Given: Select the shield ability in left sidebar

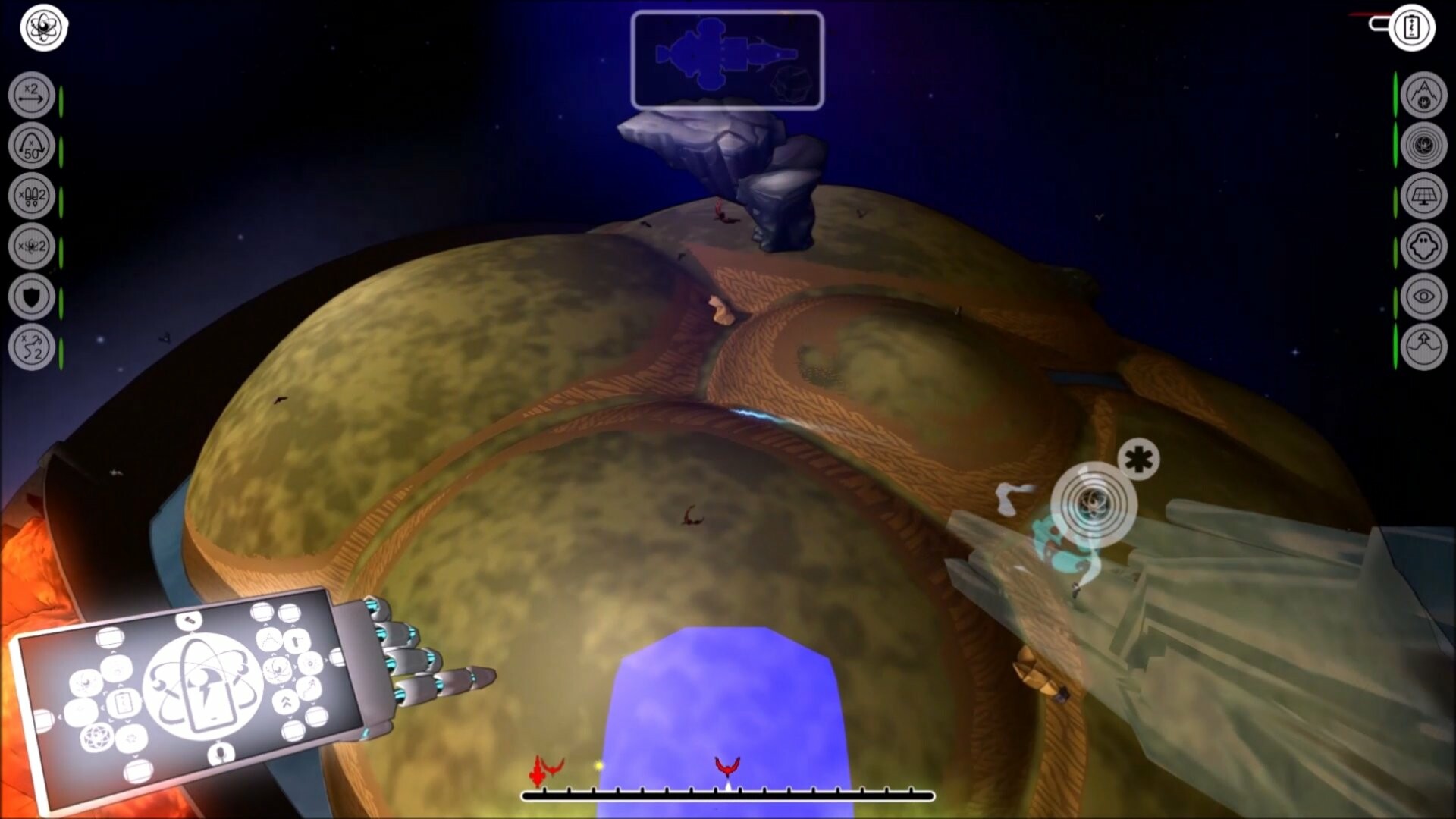Looking at the screenshot, I should (30, 296).
